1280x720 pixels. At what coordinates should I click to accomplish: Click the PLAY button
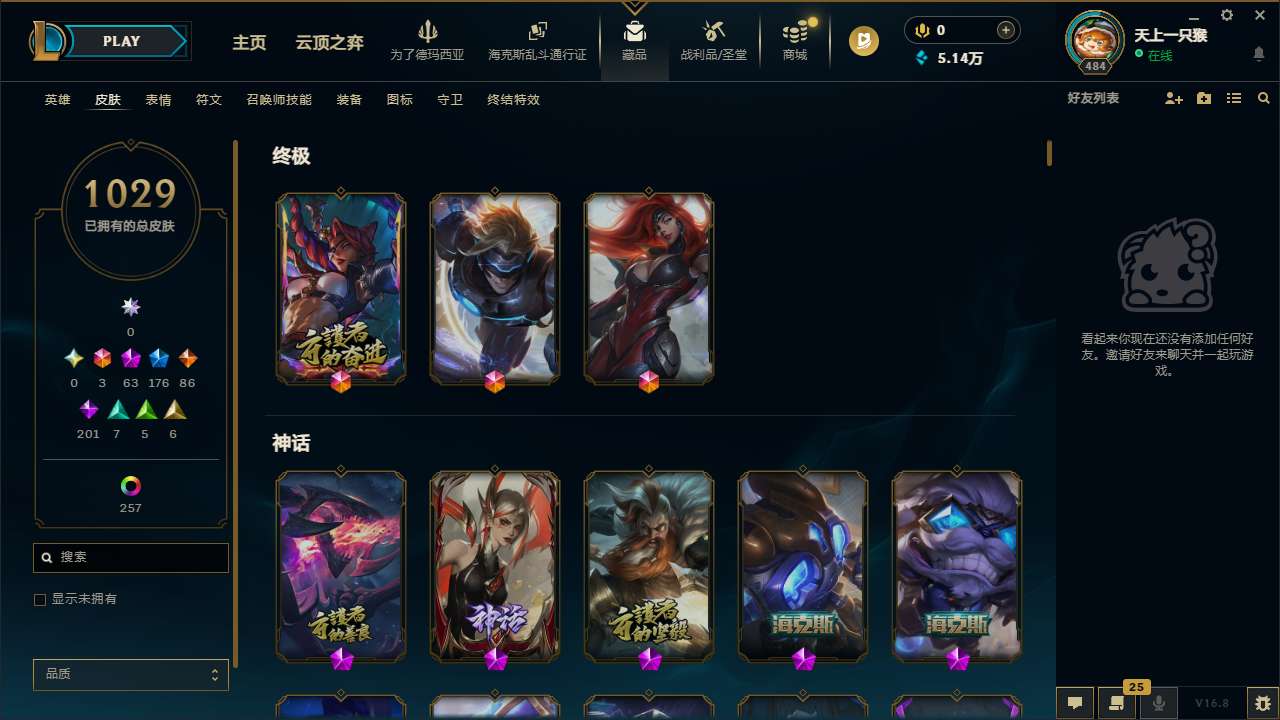[x=120, y=41]
